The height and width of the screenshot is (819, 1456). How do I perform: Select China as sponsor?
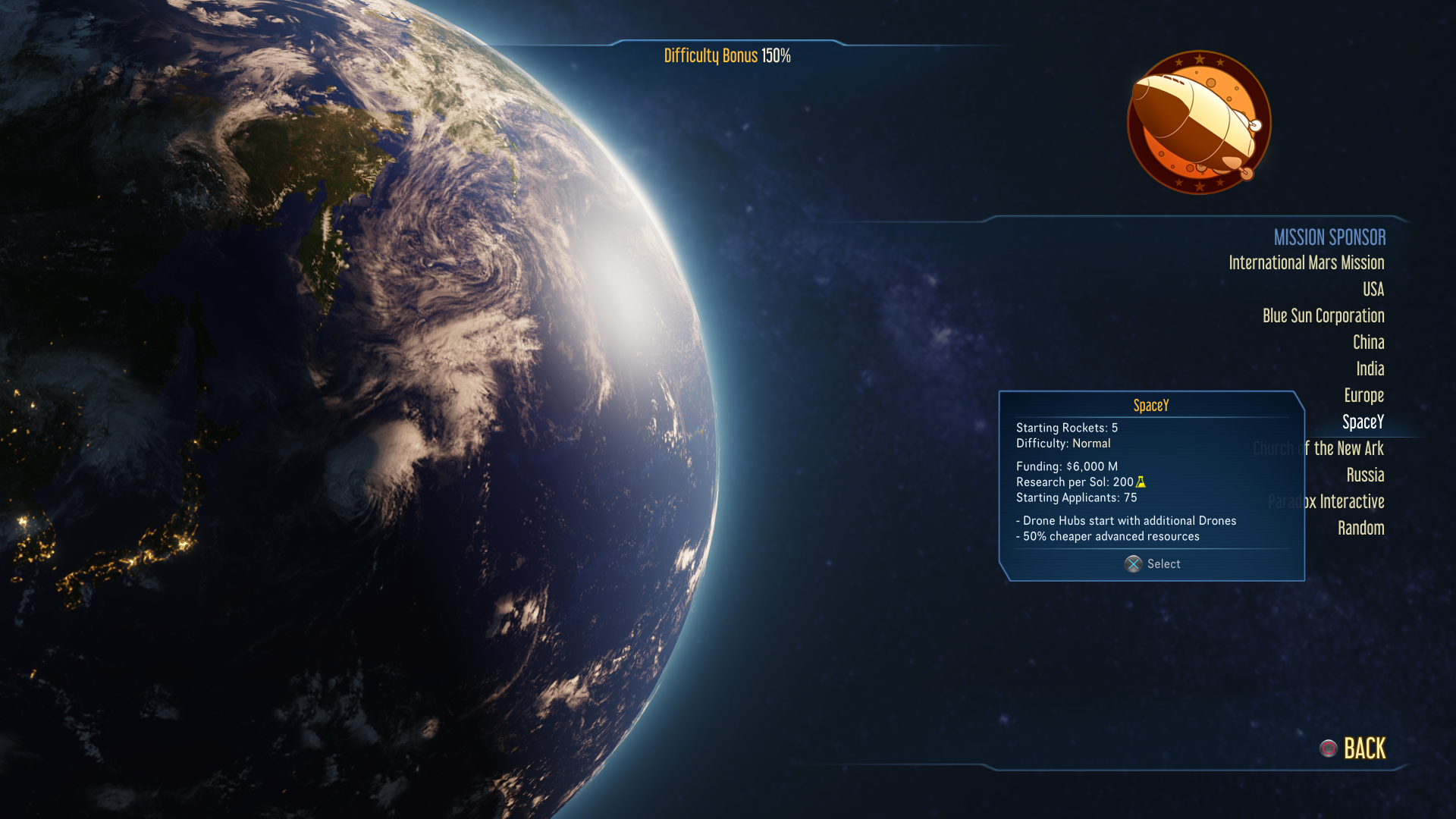[1368, 343]
